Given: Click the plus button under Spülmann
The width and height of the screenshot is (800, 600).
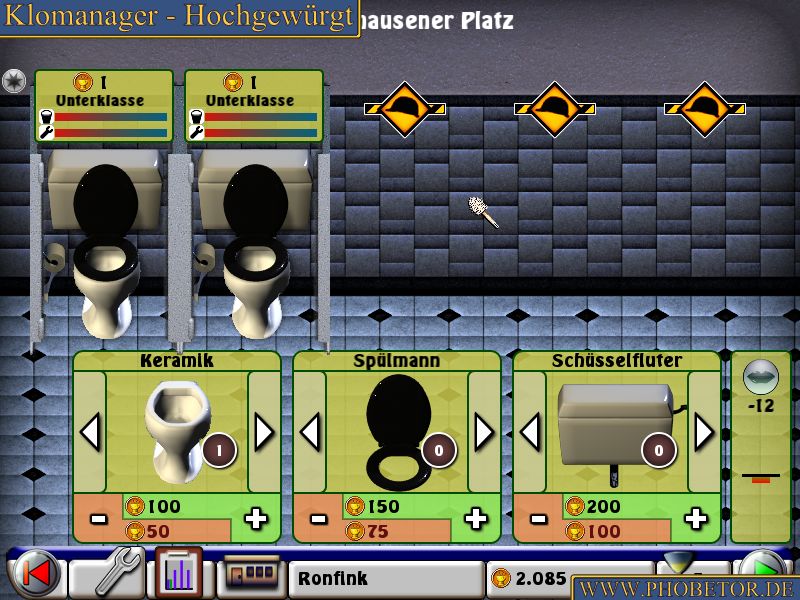Looking at the screenshot, I should click(477, 518).
